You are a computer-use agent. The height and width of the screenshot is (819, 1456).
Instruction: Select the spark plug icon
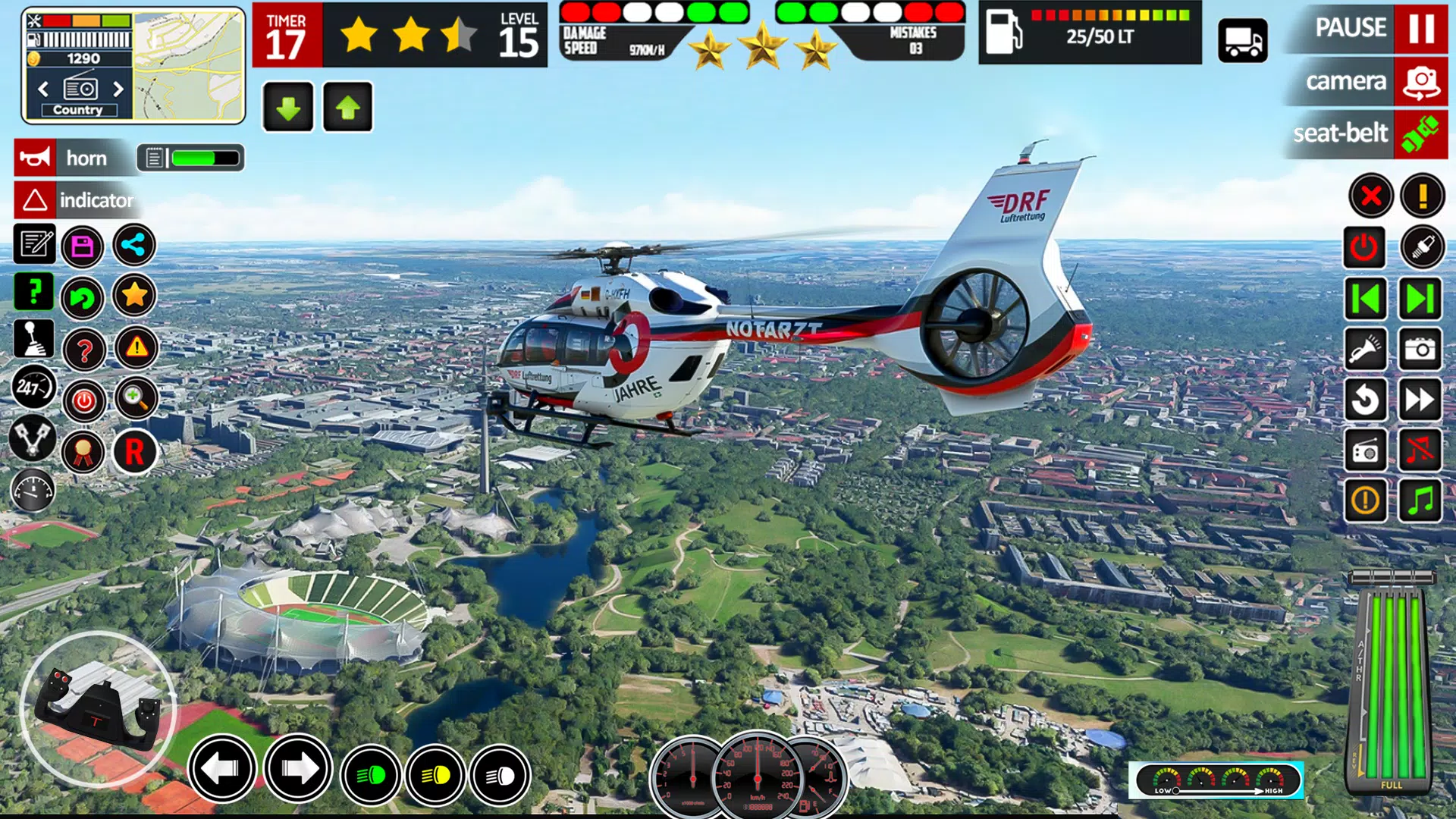[1421, 247]
